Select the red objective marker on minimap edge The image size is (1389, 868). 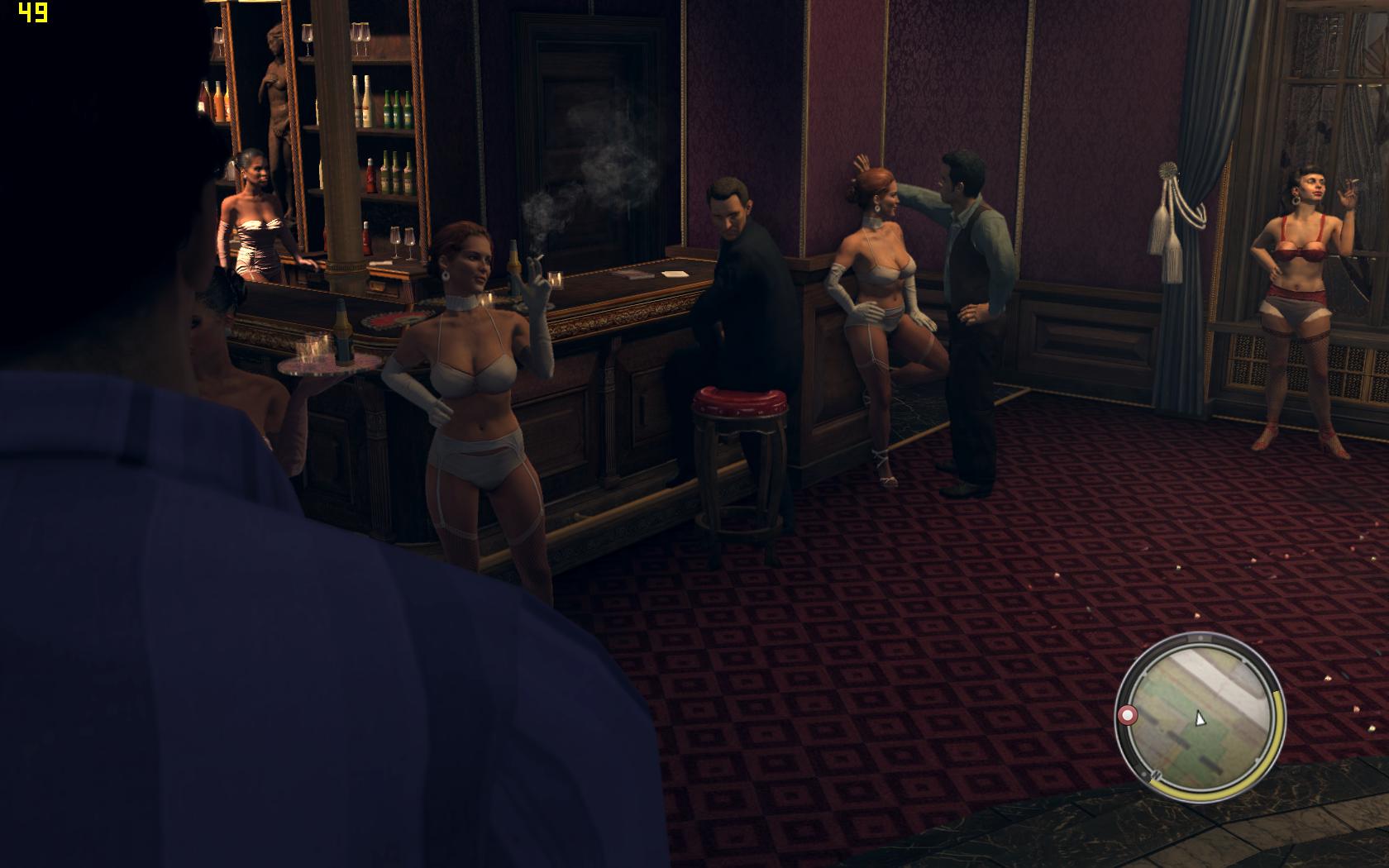click(1127, 715)
